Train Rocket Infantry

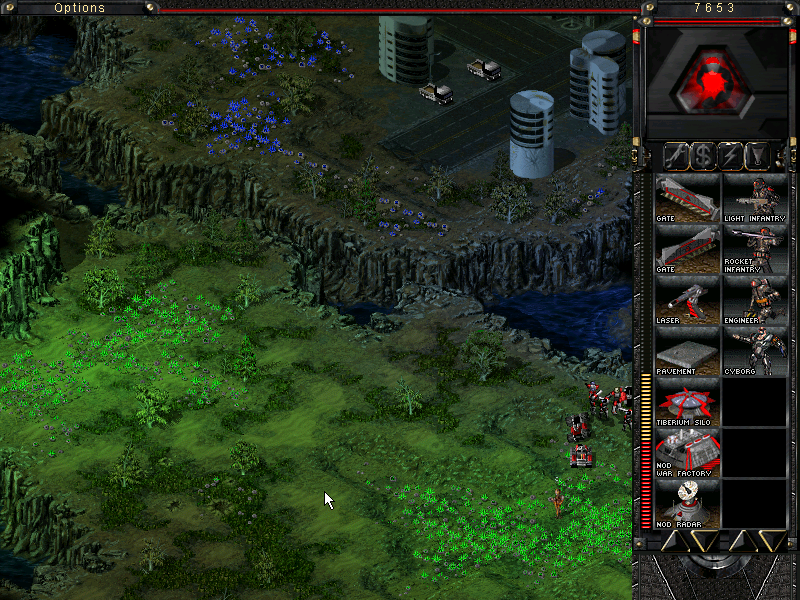coord(755,249)
